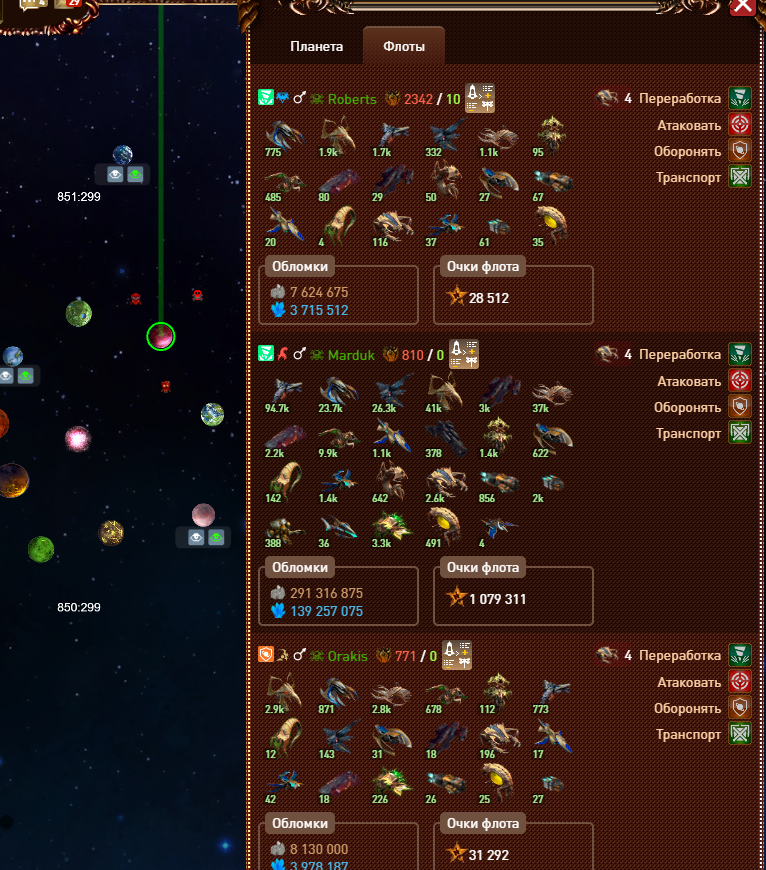
Task: Attack Marduk's fleet with Атаковать
Action: coord(740,381)
